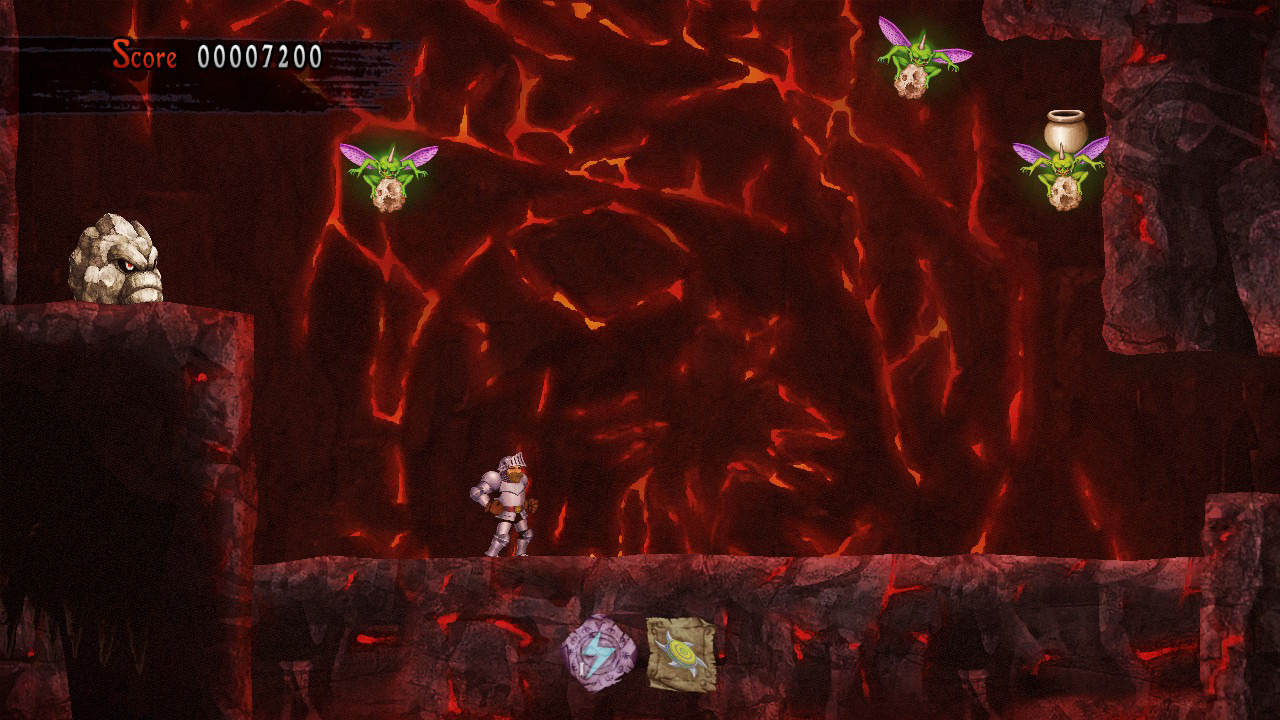Select the swirl emblem parchment scroll icon
This screenshot has width=1280, height=720.
tap(680, 653)
